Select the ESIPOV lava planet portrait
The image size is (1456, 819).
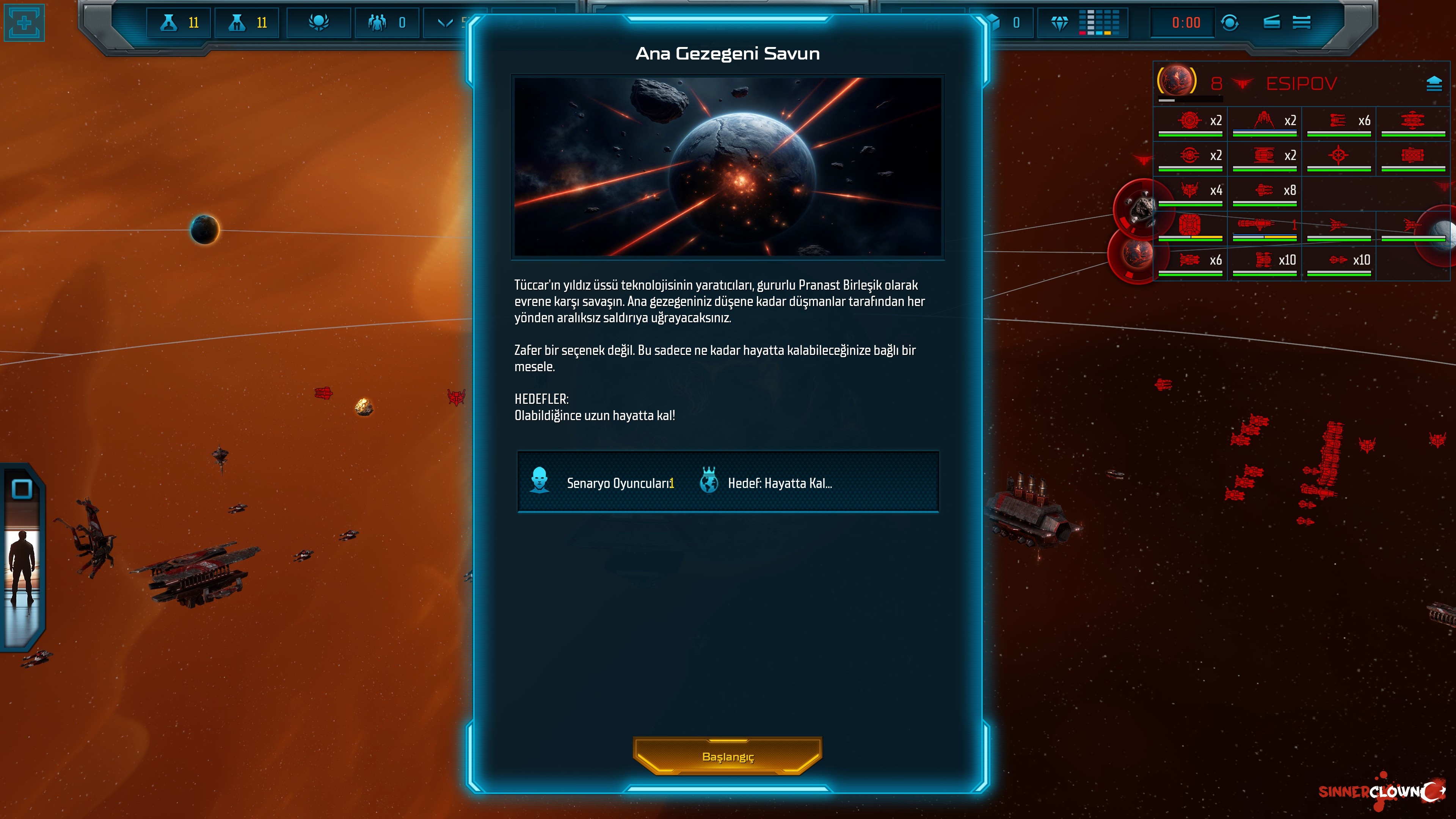[x=1177, y=81]
